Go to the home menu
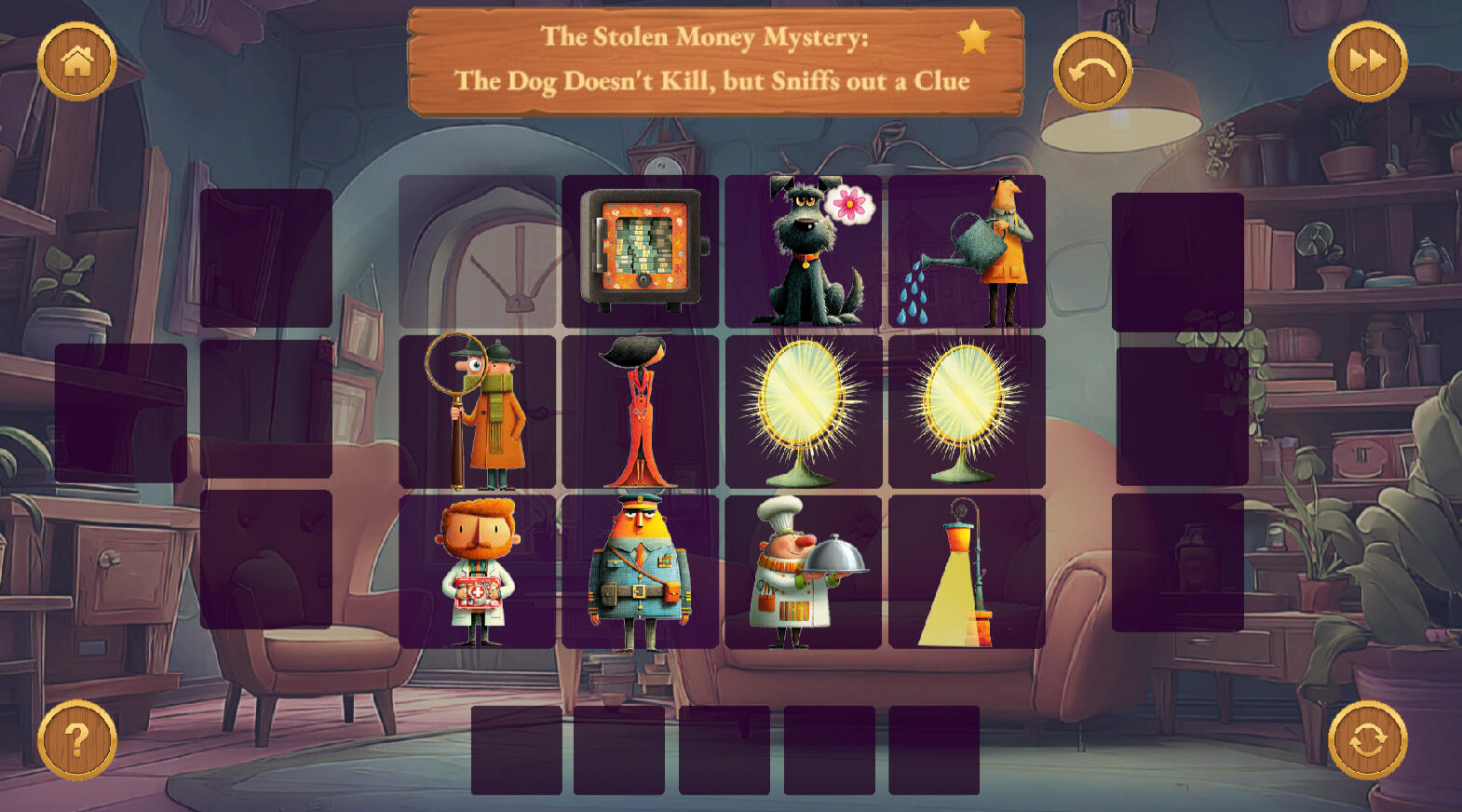This screenshot has height=812, width=1462. coord(77,61)
